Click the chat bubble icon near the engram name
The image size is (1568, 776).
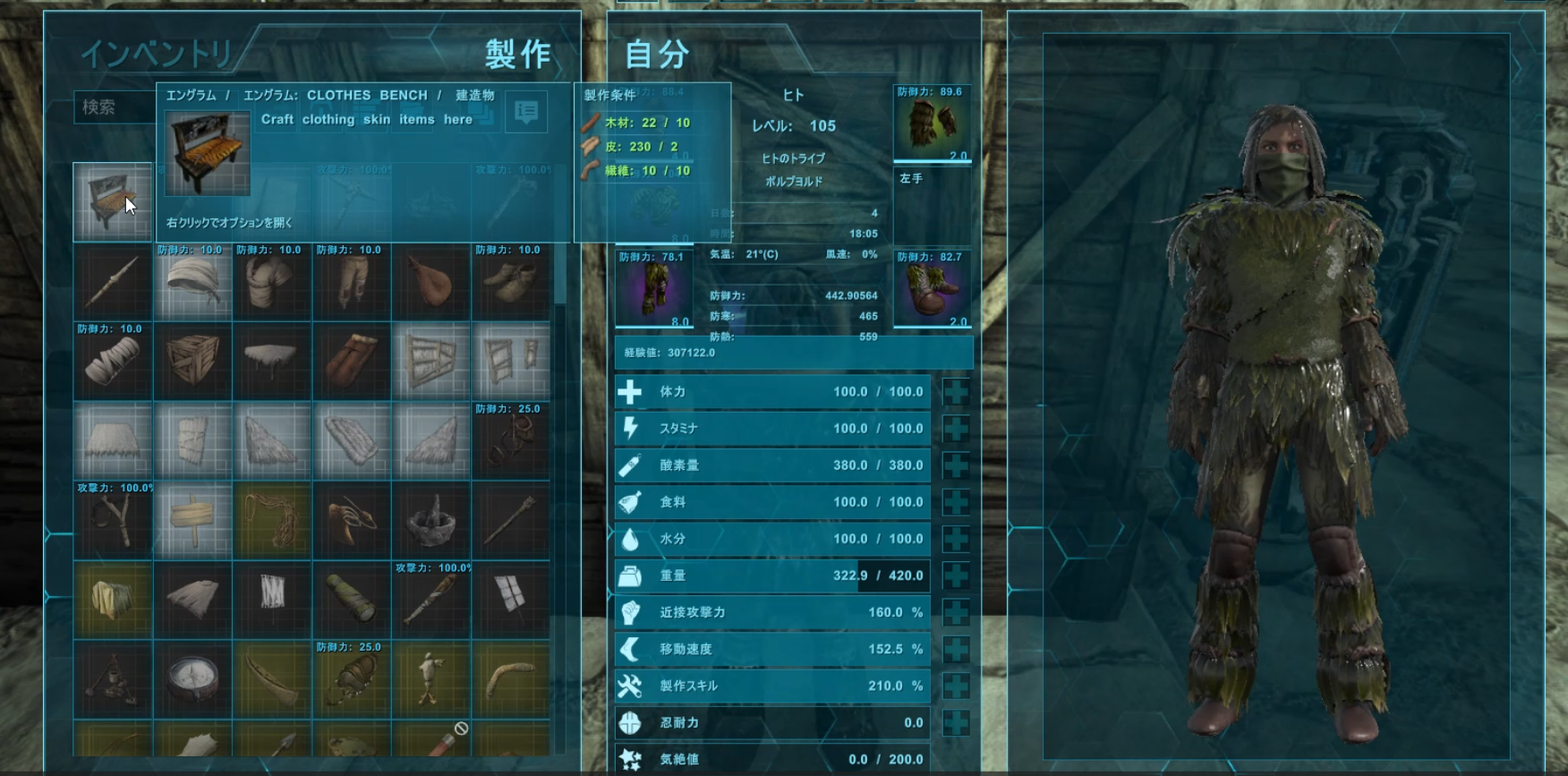tap(528, 111)
